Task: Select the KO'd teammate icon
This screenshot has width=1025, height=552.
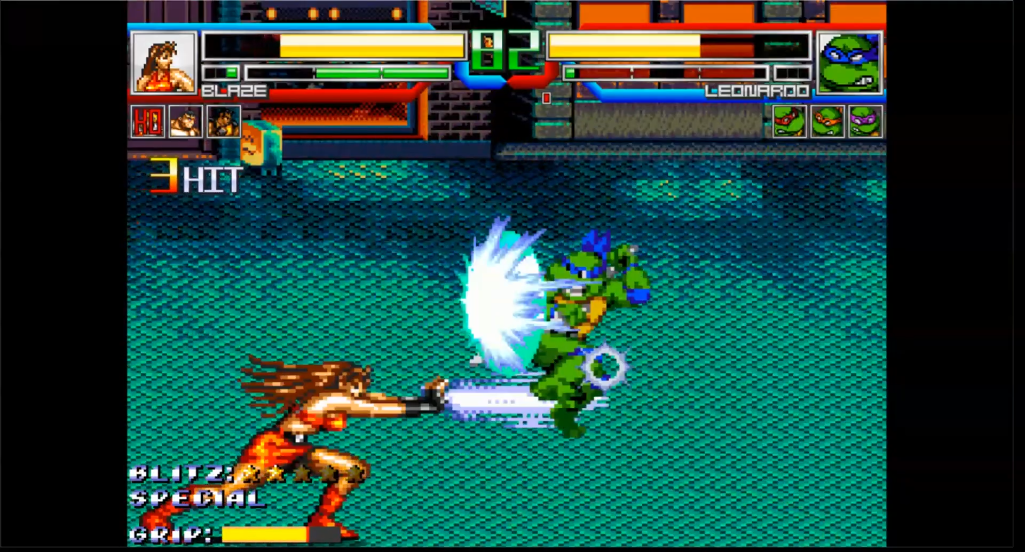Action: 147,121
